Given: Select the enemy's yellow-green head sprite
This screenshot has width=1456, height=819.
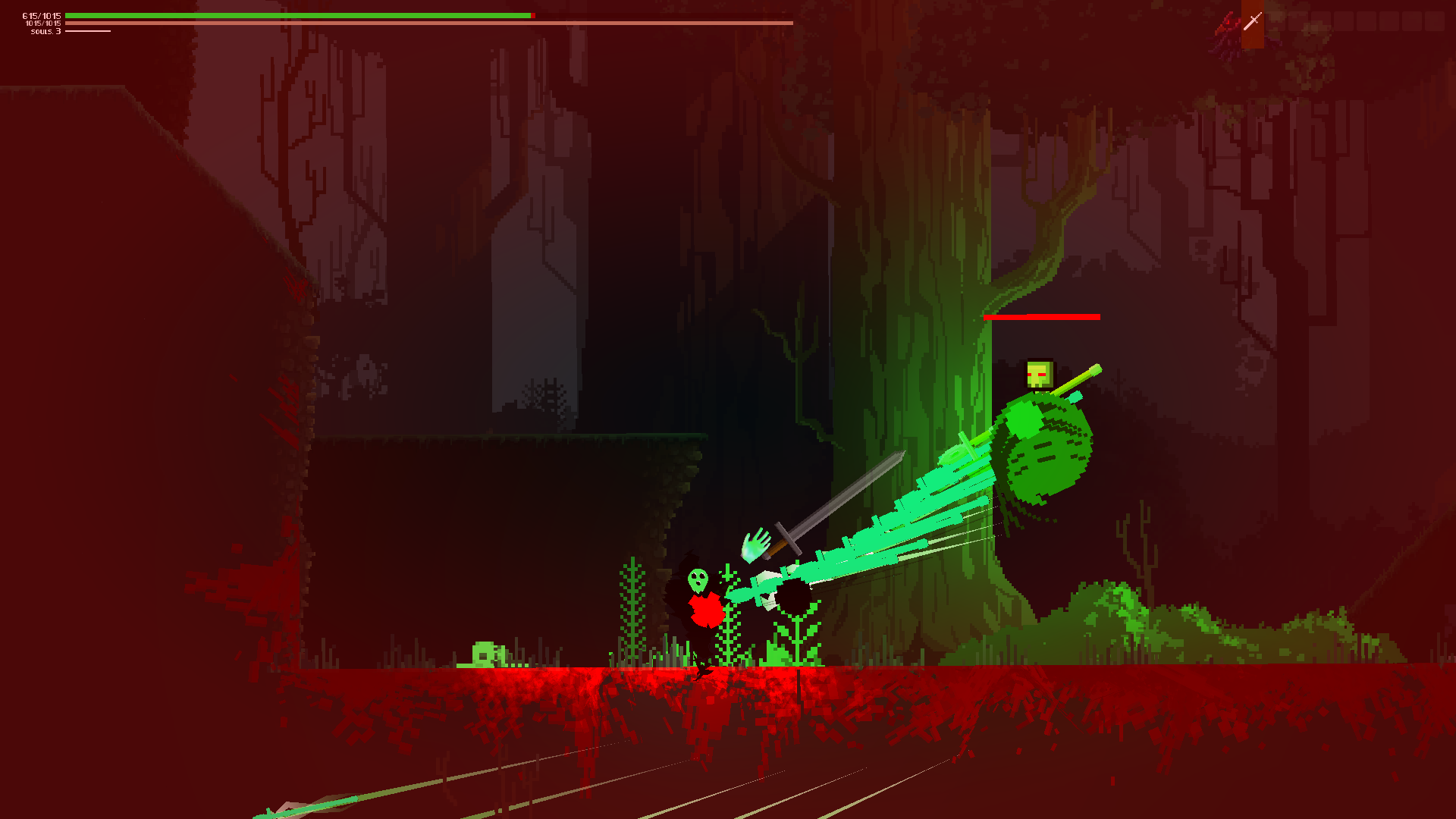Looking at the screenshot, I should [x=1039, y=373].
